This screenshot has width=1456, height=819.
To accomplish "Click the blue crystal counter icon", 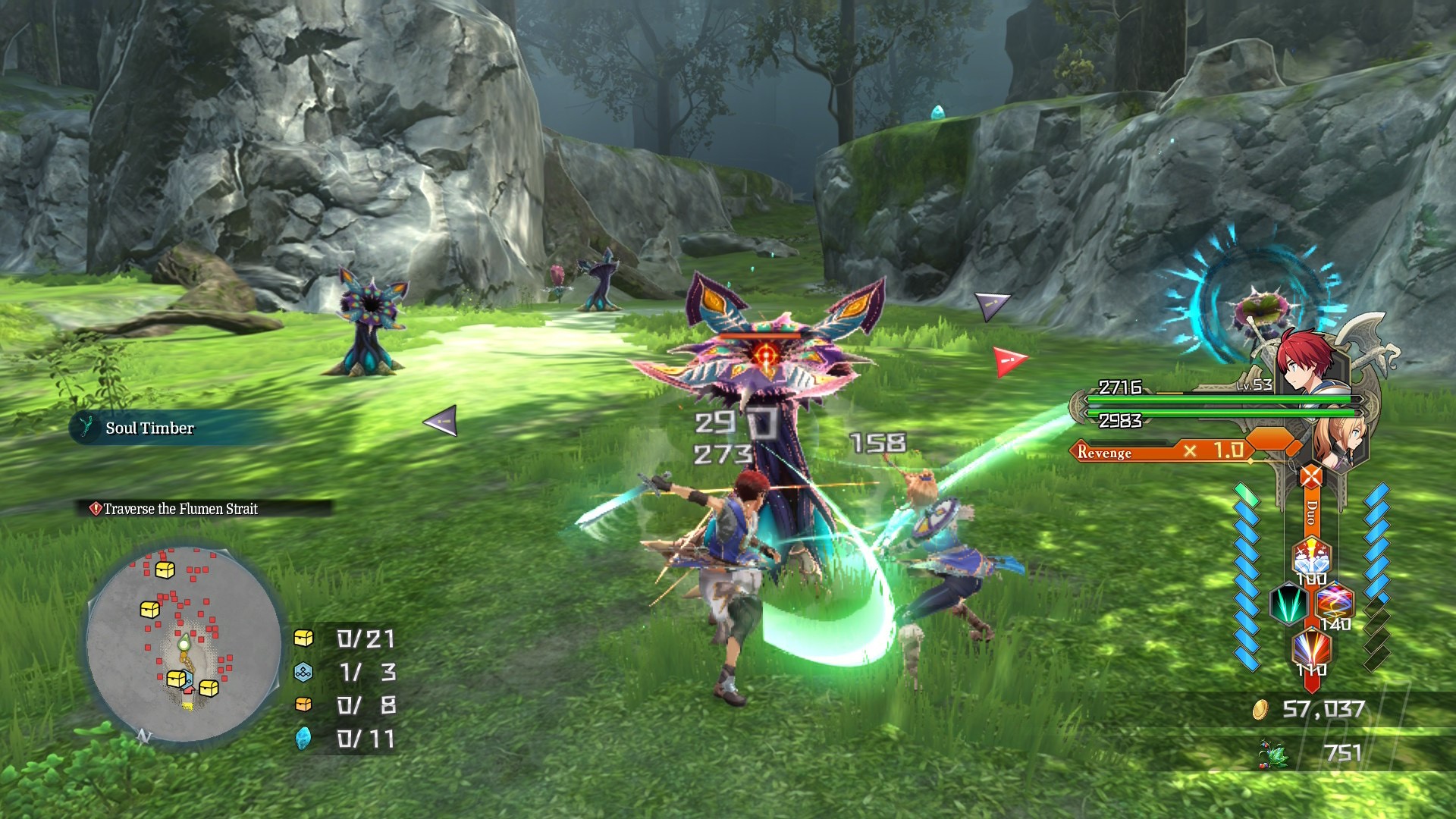I will tap(303, 738).
